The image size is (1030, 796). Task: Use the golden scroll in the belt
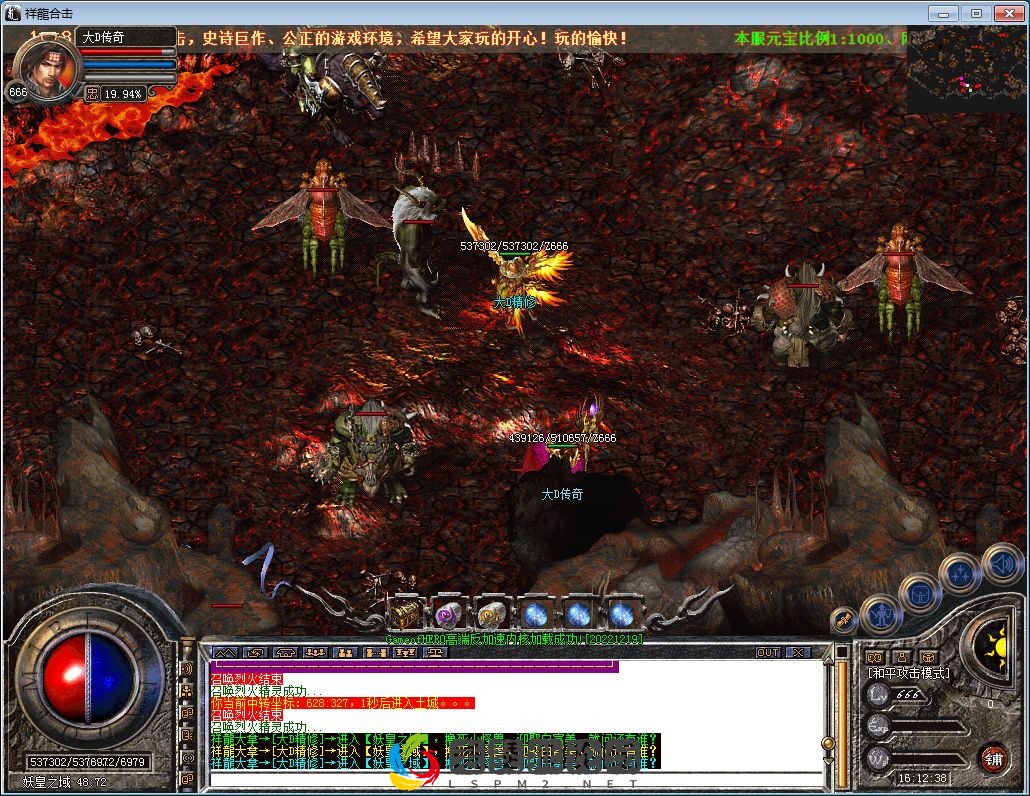pyautogui.click(x=491, y=613)
